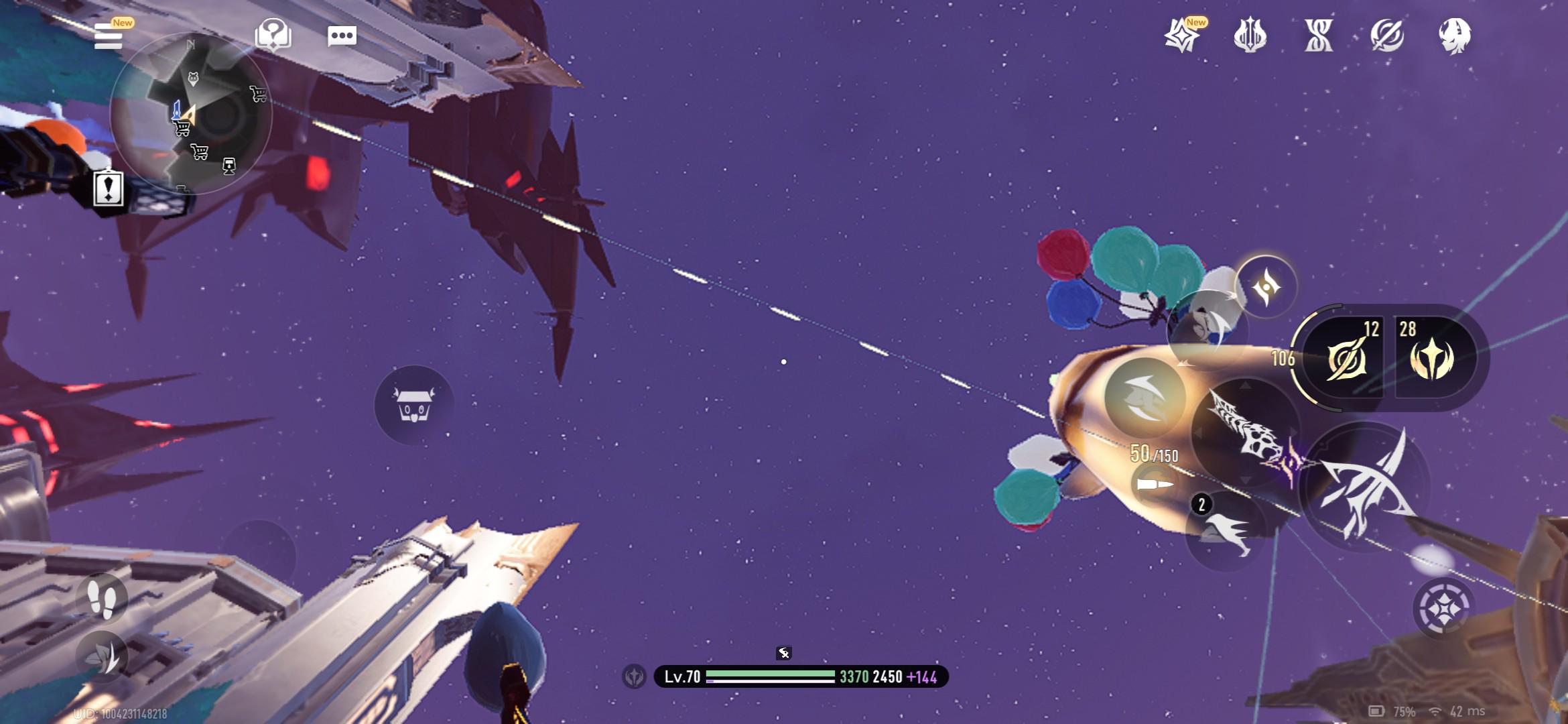
Task: Open the trident emblem menu
Action: click(1250, 36)
